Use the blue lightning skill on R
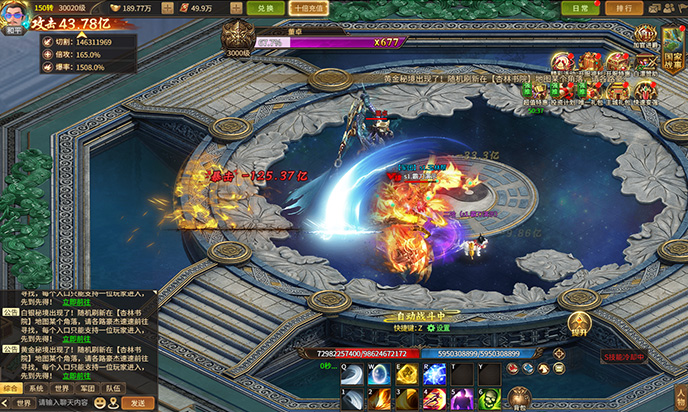The image size is (688, 412). click(434, 374)
